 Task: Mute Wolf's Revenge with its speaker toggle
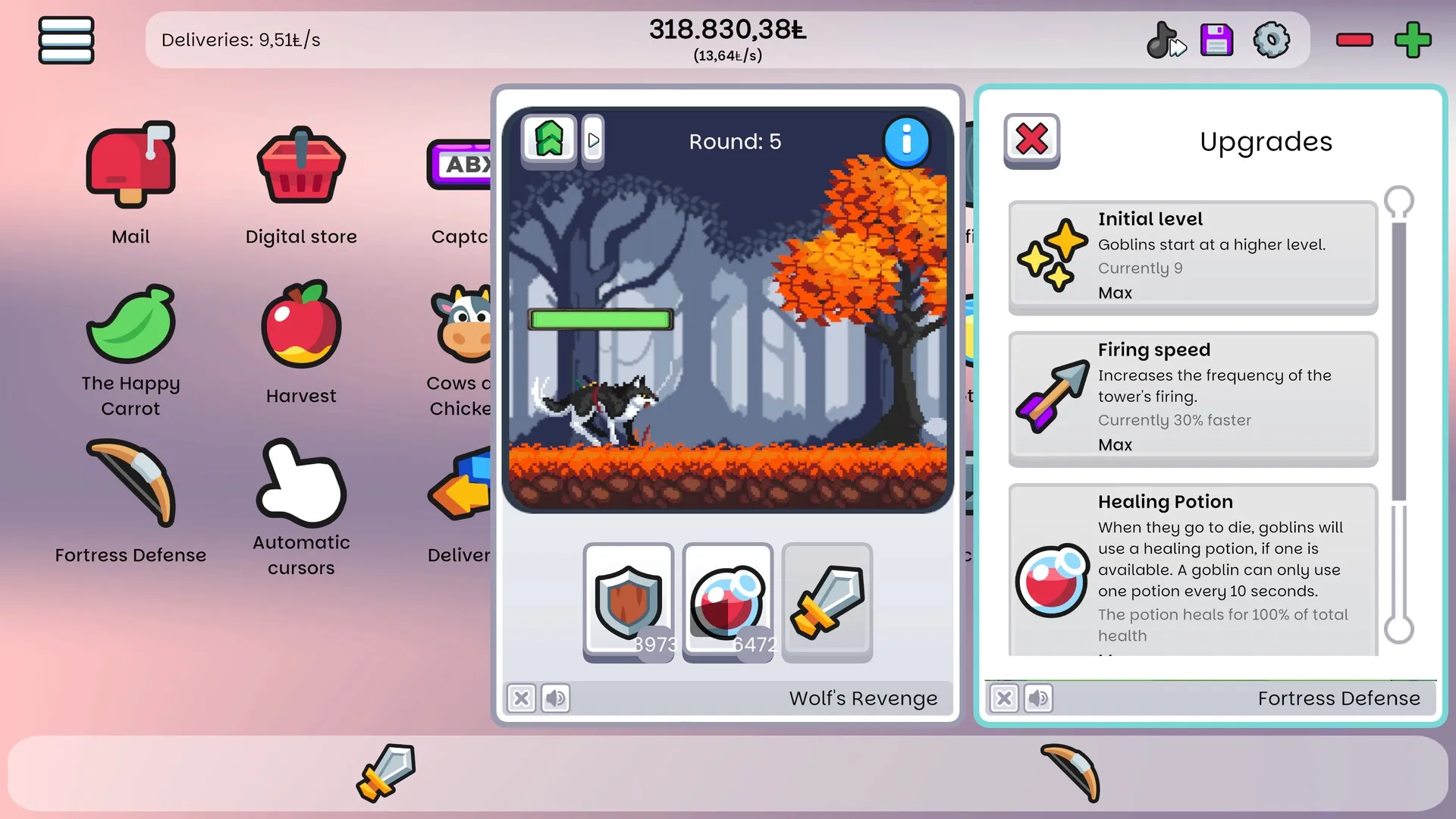555,698
